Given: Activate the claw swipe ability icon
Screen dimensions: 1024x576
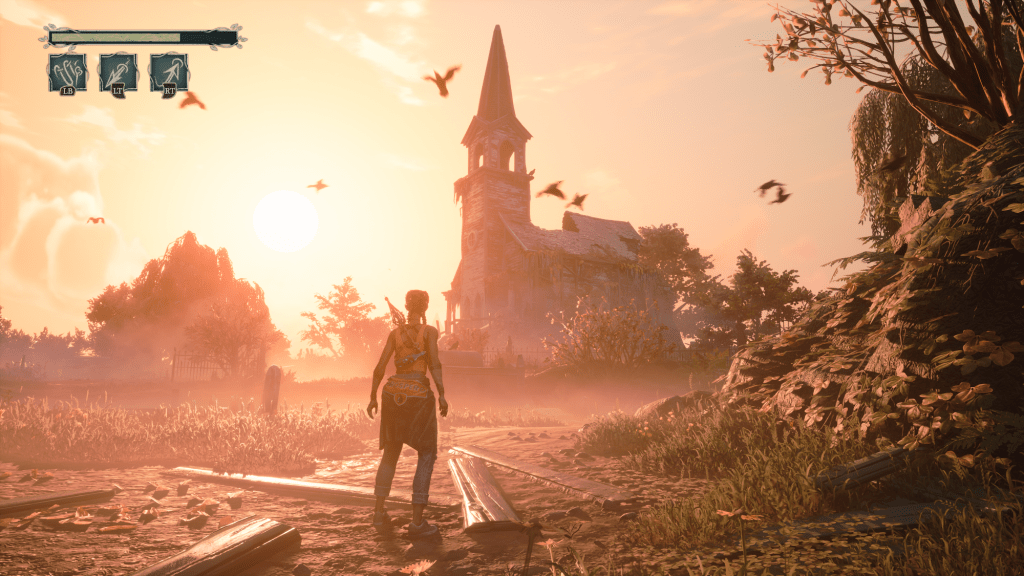Looking at the screenshot, I should (x=68, y=73).
